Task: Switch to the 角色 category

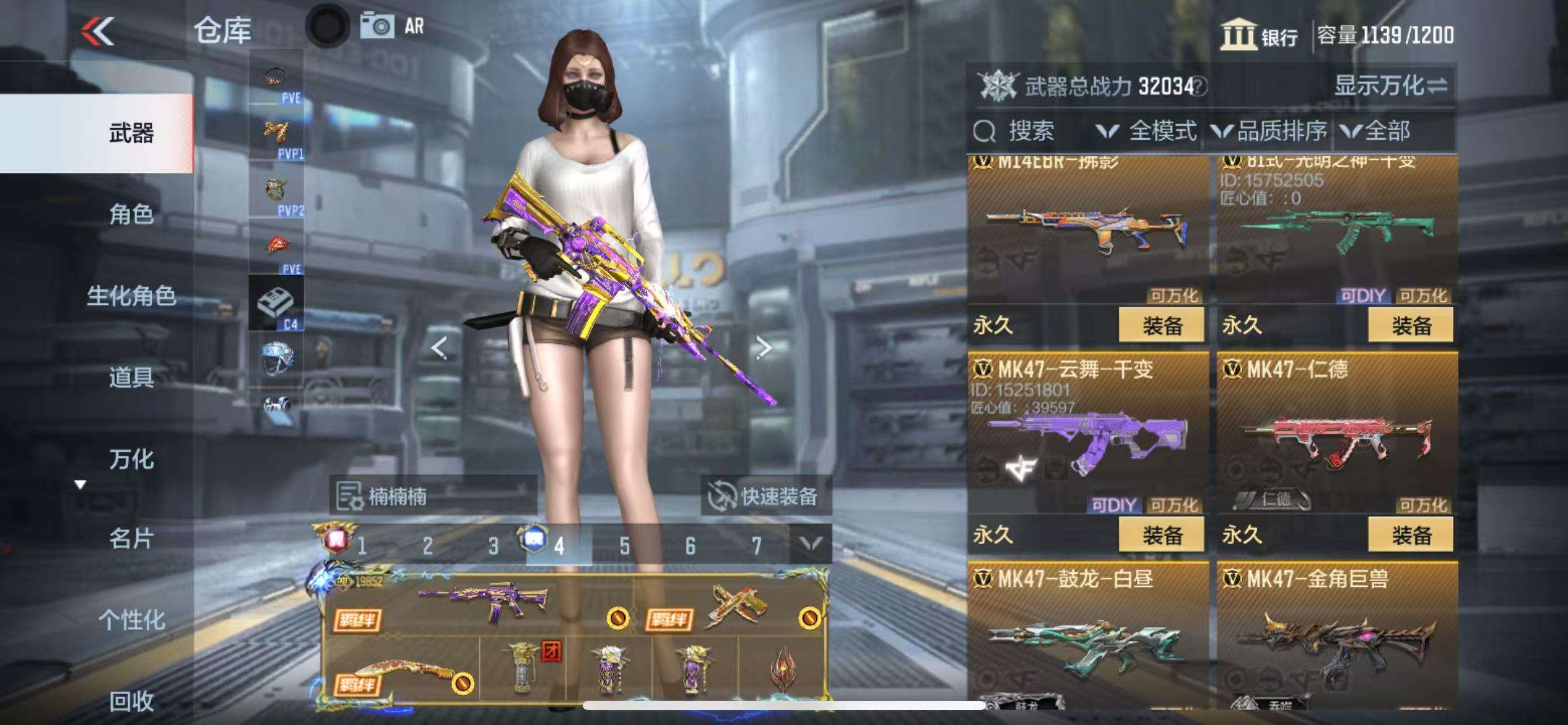Action: (131, 214)
